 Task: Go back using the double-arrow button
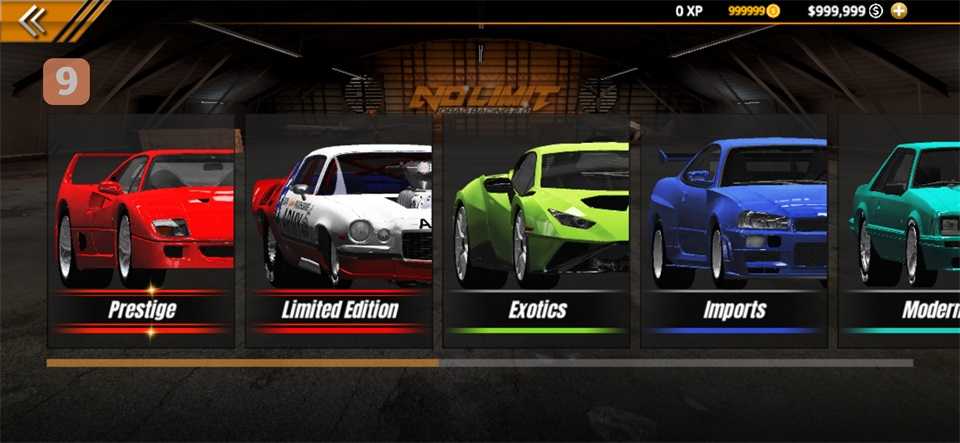coord(32,20)
